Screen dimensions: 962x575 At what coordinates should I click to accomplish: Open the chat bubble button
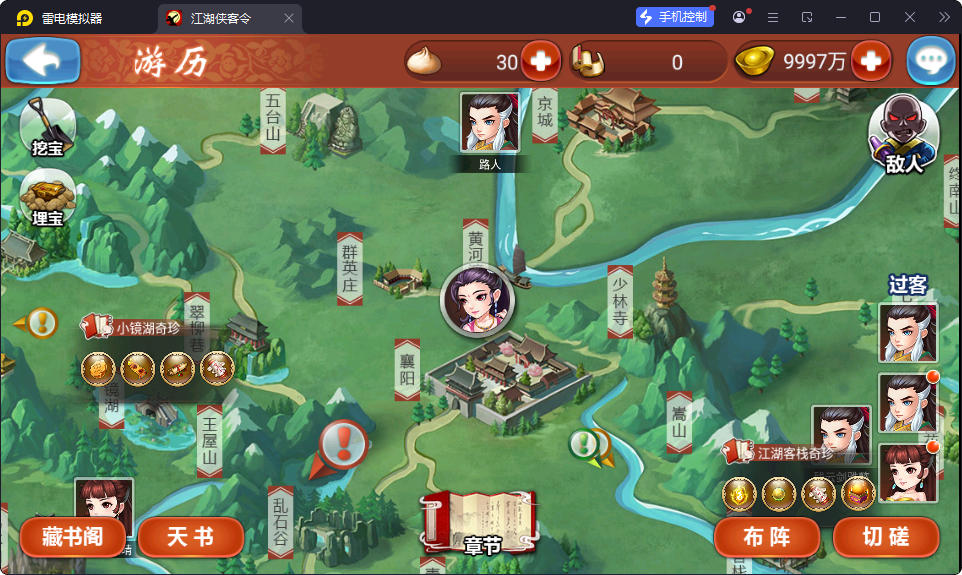pyautogui.click(x=930, y=62)
